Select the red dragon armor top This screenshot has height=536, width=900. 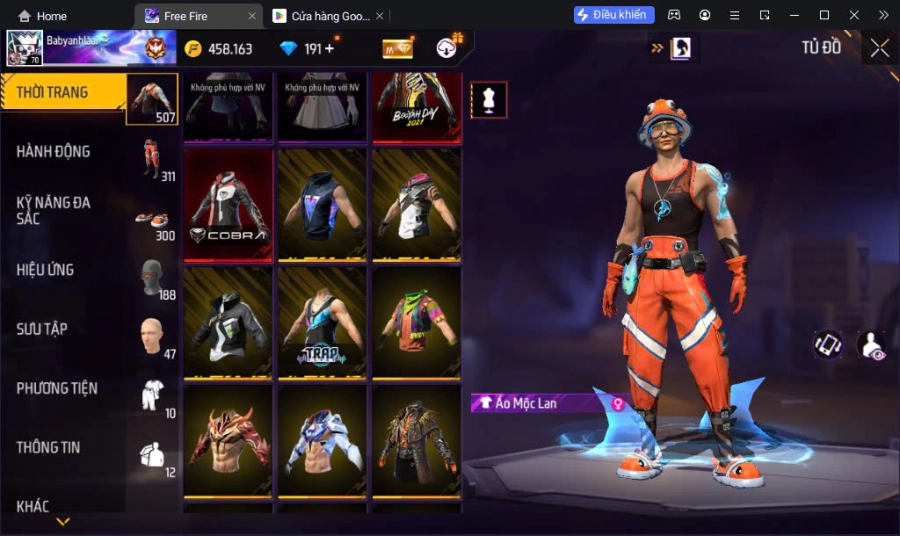(x=228, y=440)
